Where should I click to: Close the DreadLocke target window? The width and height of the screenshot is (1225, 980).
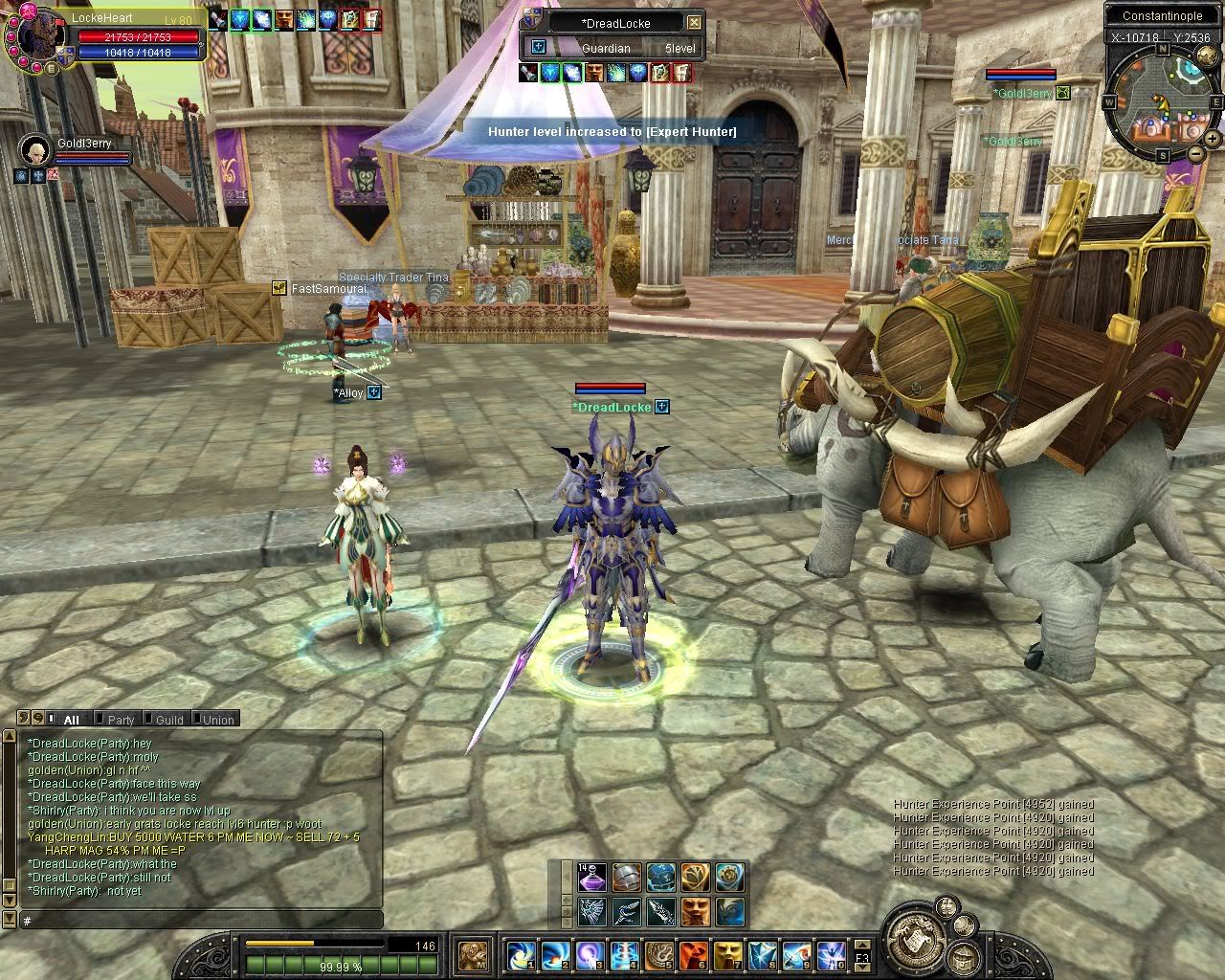(695, 23)
